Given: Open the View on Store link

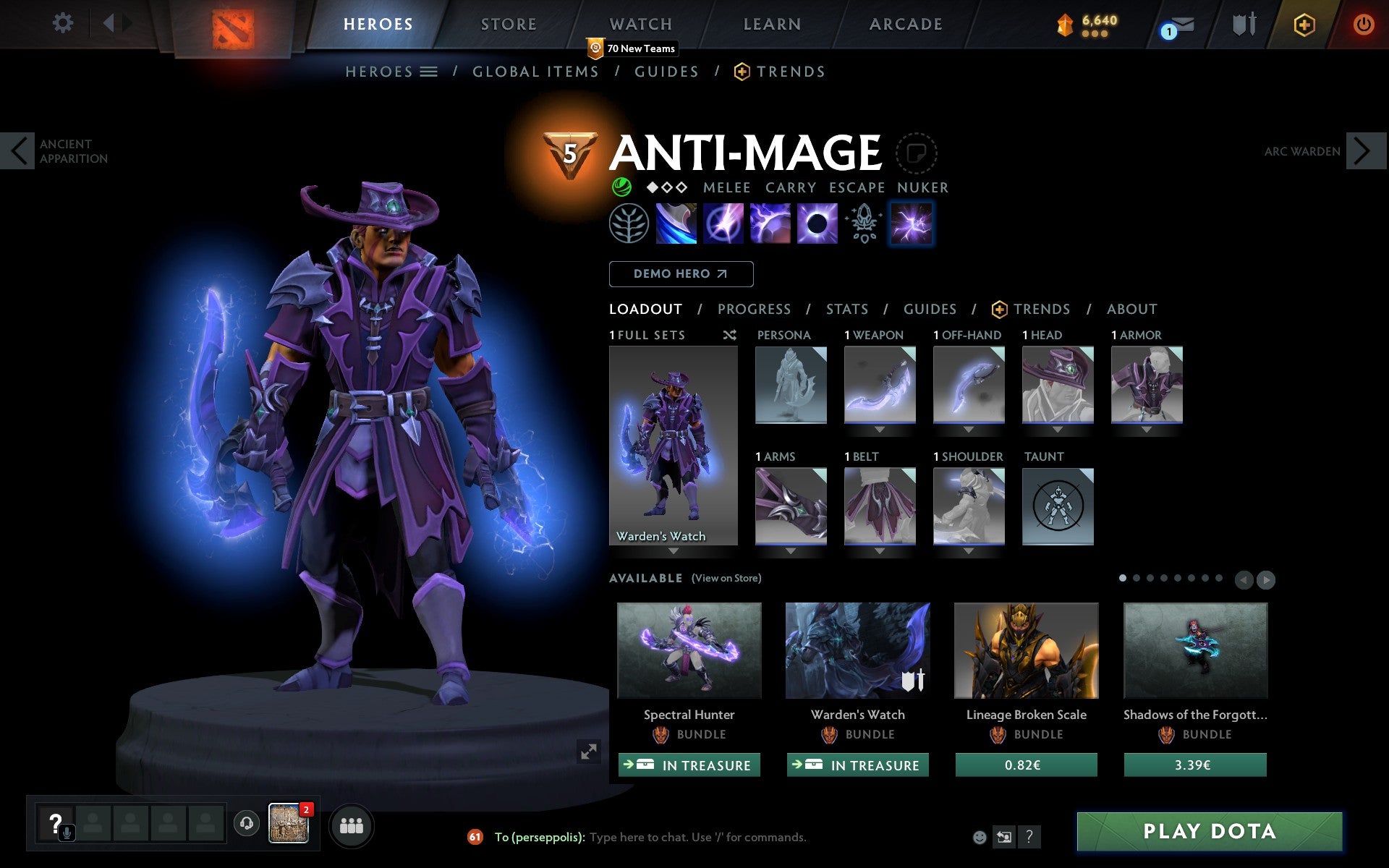Looking at the screenshot, I should click(726, 578).
